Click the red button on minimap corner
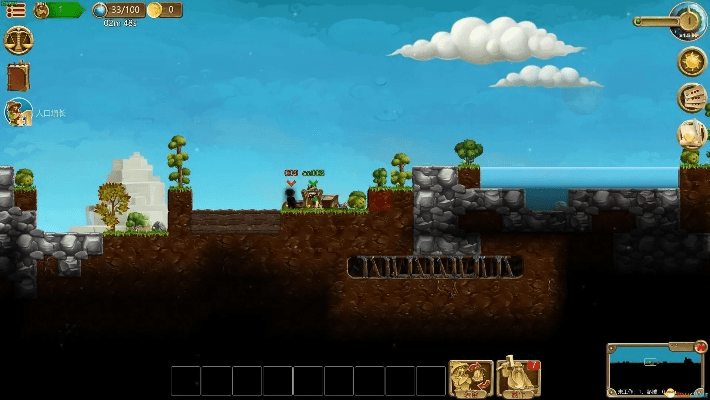 click(699, 348)
